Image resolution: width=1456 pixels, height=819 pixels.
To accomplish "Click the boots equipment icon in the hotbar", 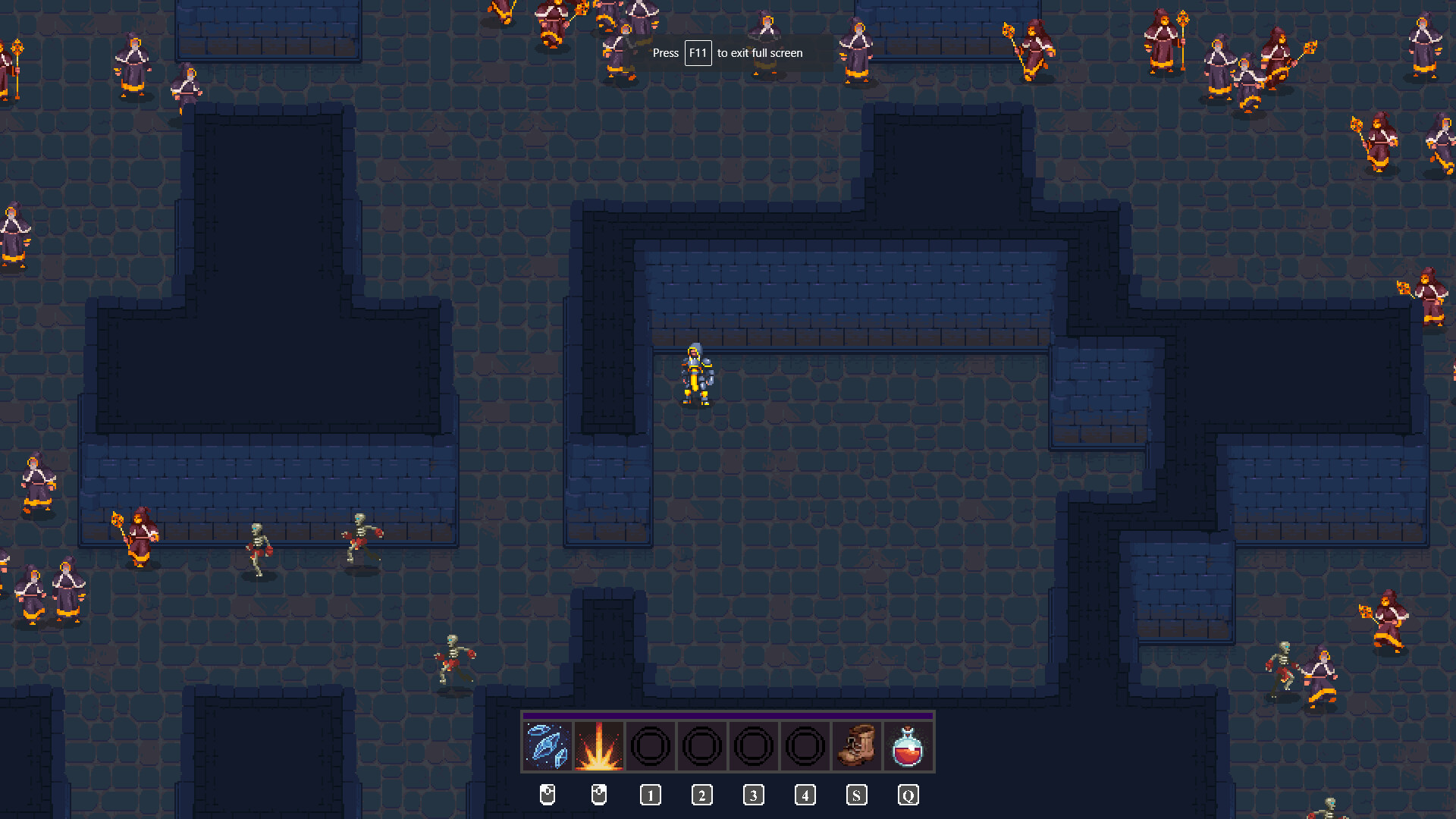I will click(x=856, y=745).
